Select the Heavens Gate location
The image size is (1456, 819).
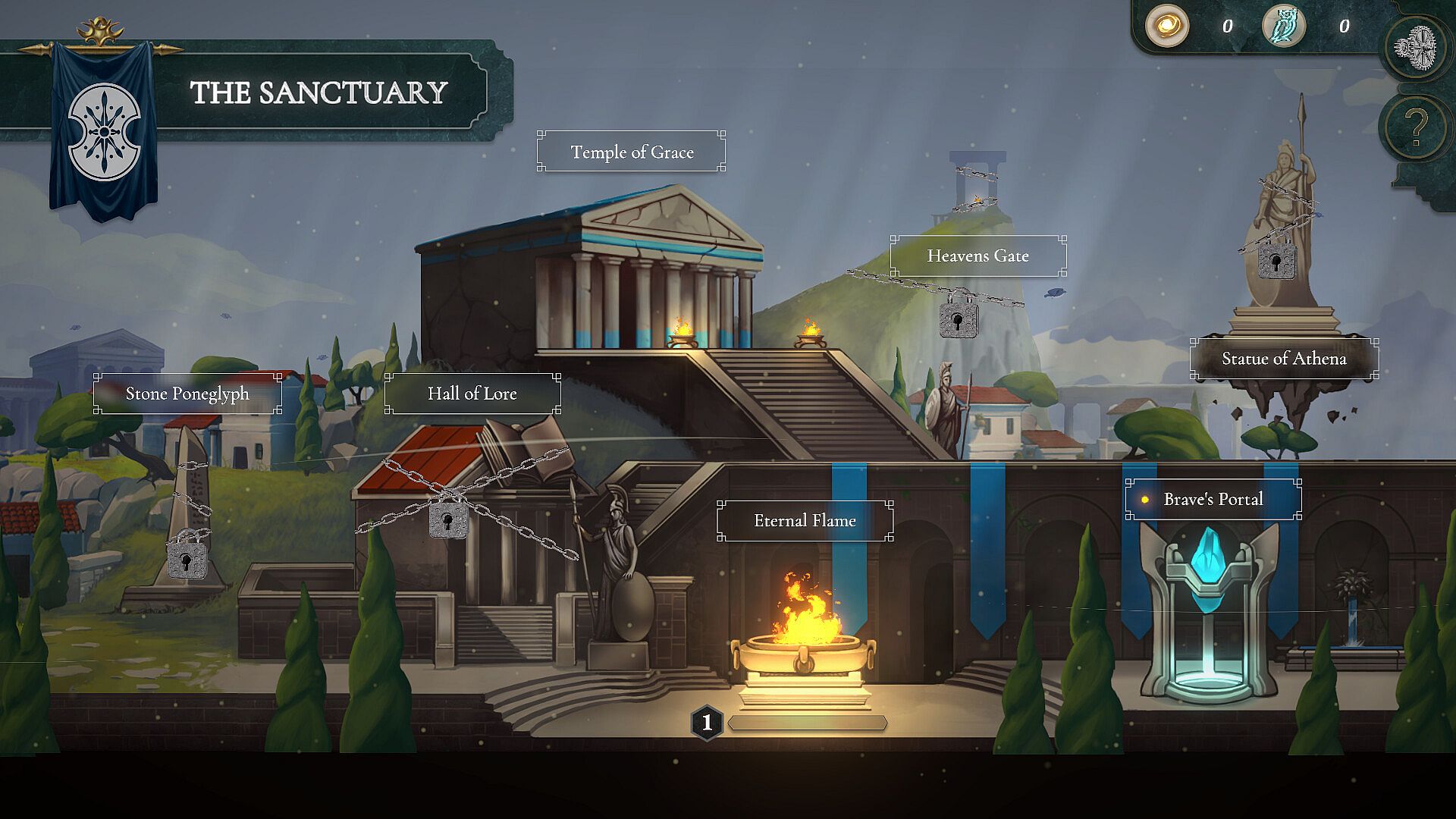tap(977, 256)
